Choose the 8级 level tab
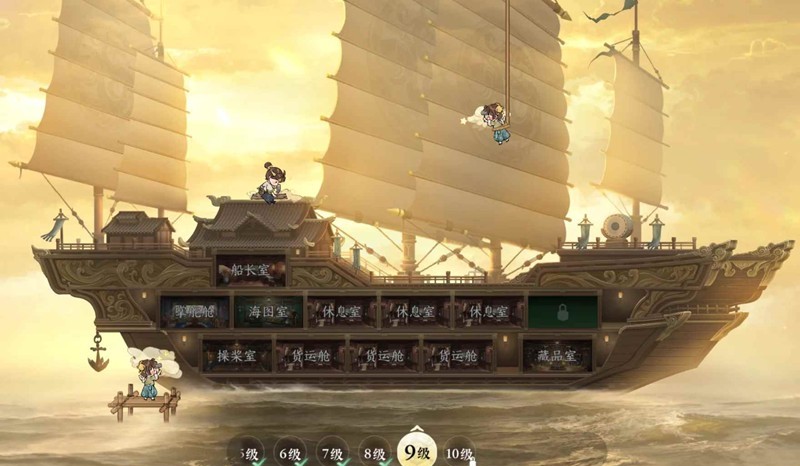800x466 pixels. point(374,453)
